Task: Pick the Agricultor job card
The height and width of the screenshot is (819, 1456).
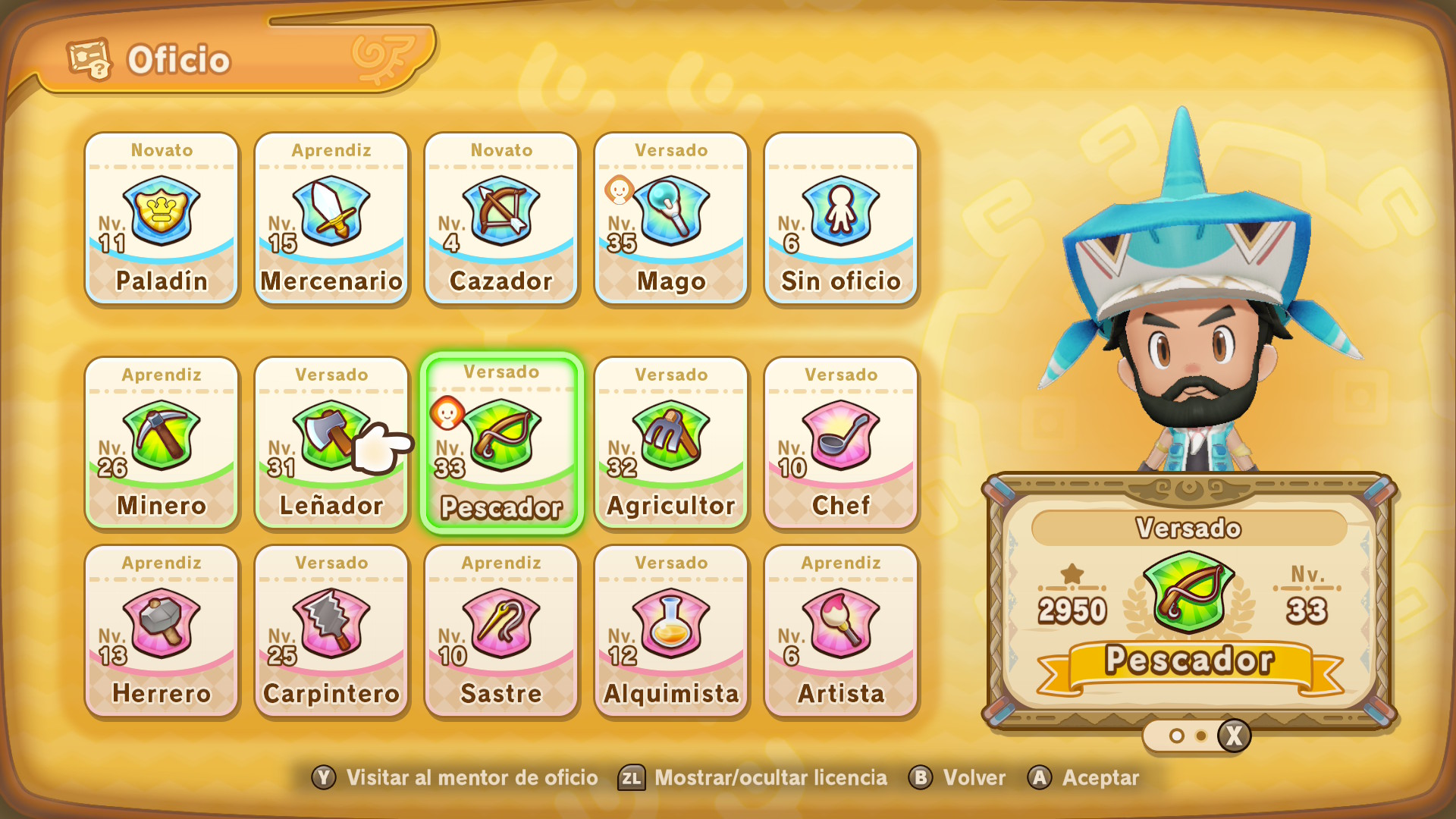Action: [671, 443]
